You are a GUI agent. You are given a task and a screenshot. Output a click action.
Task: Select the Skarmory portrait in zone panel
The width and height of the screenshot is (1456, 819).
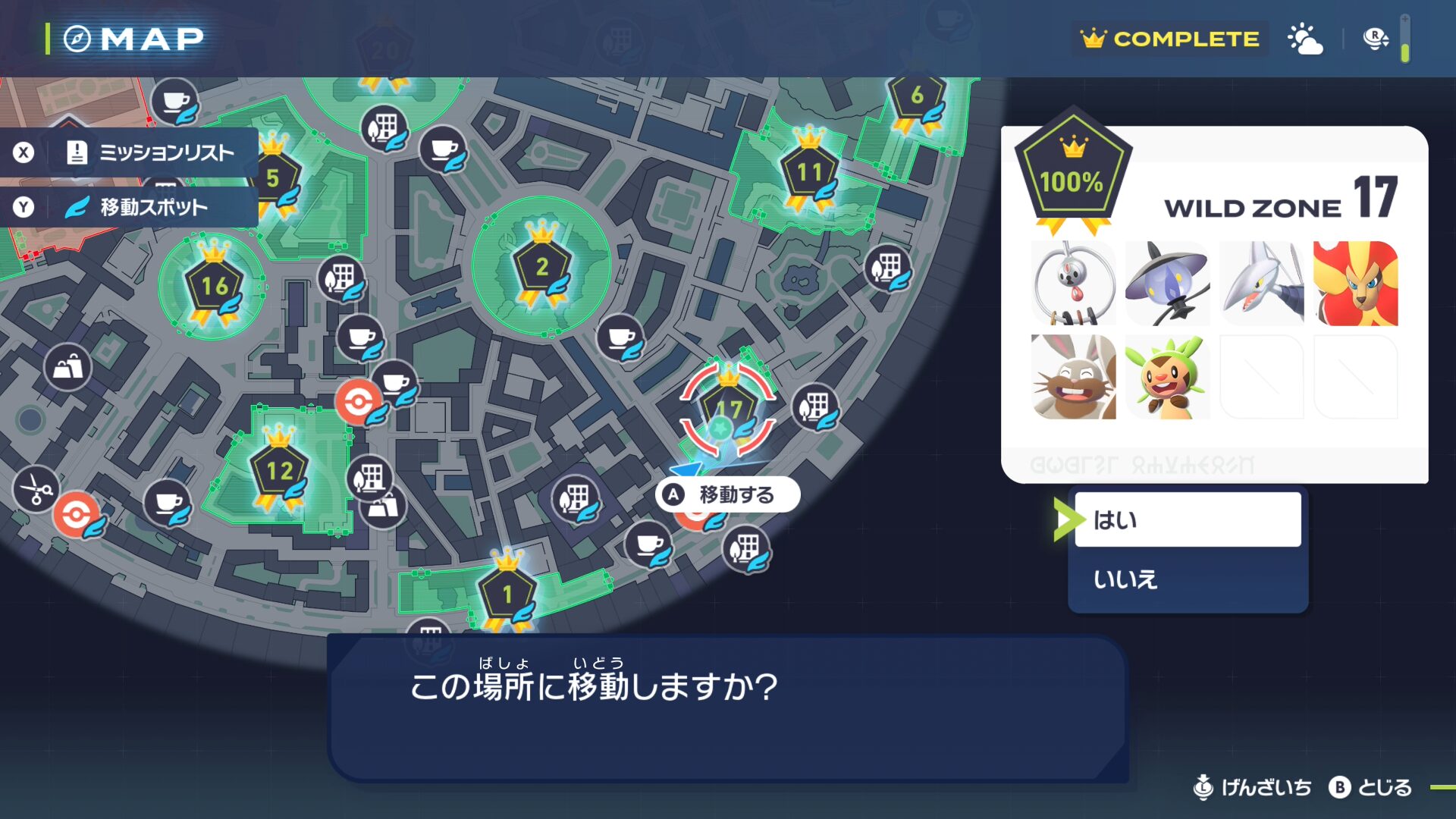(x=1261, y=284)
